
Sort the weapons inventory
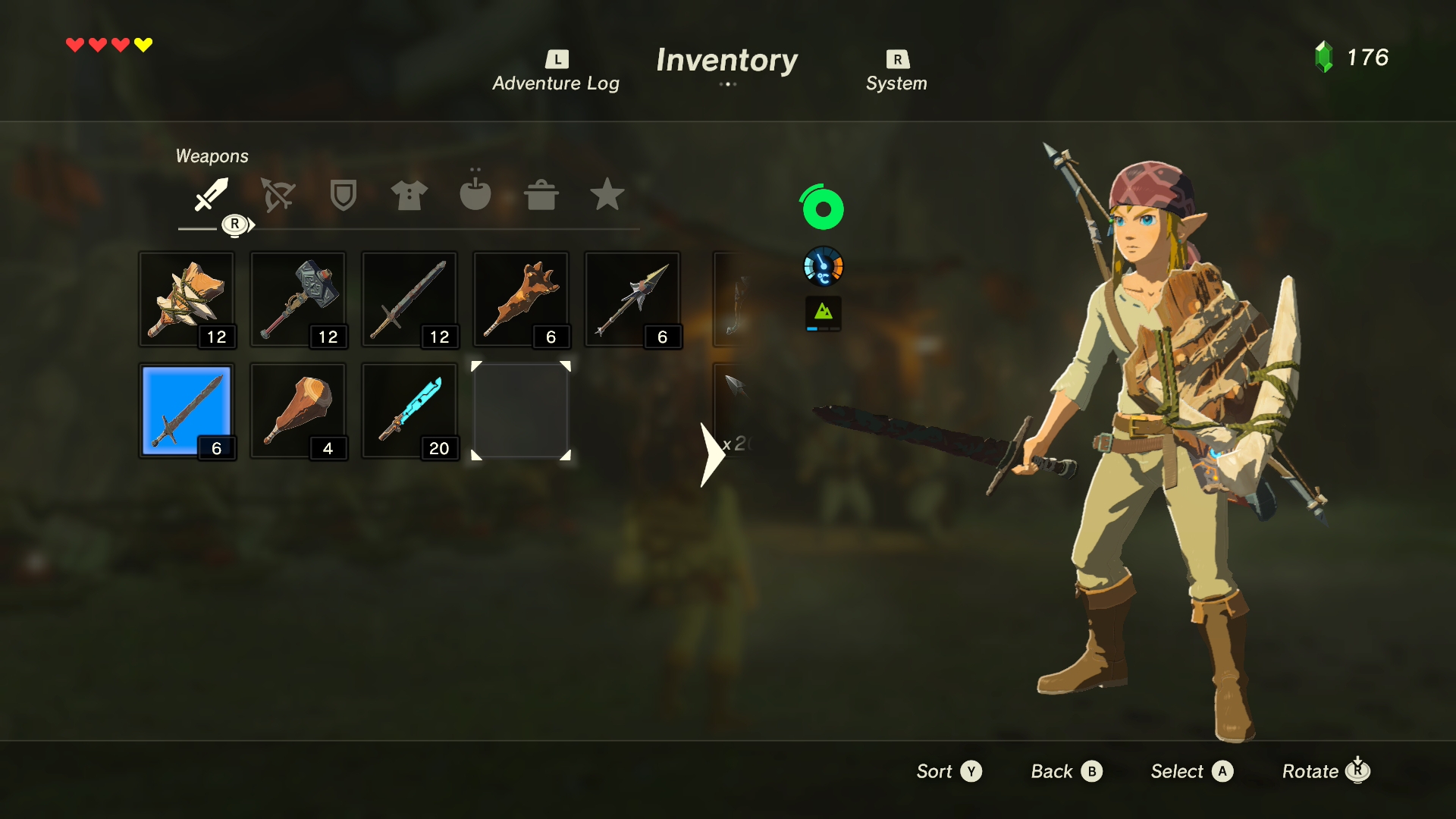949,771
